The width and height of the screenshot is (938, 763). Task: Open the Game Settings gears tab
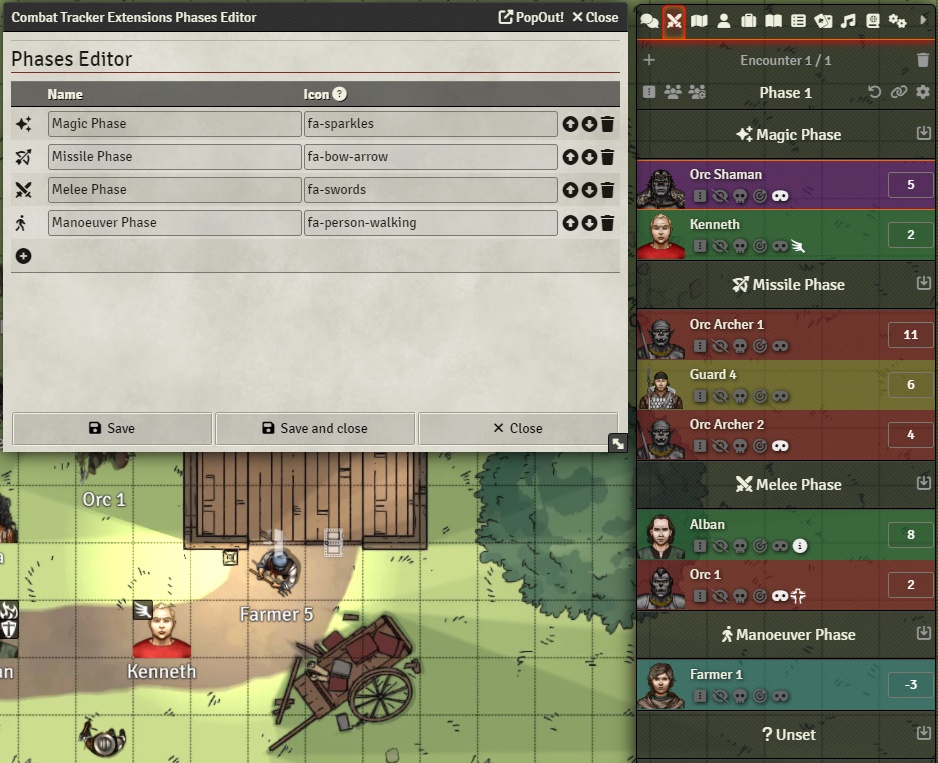[x=897, y=20]
